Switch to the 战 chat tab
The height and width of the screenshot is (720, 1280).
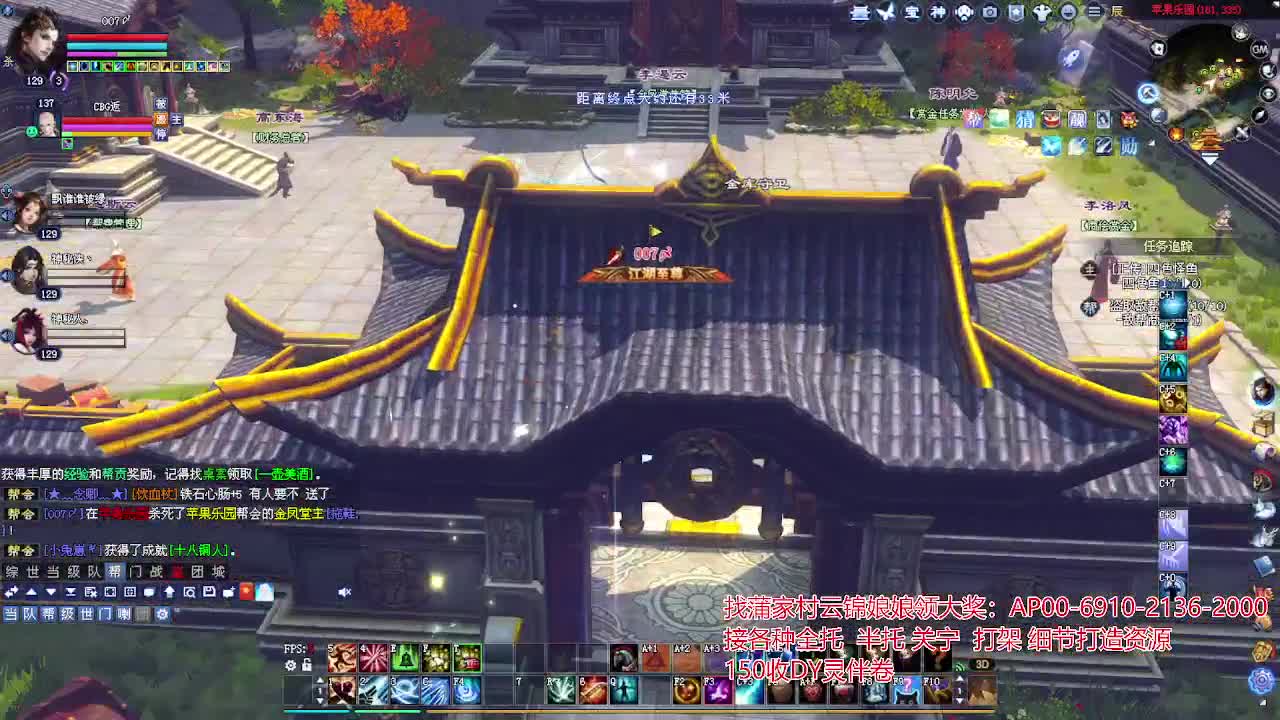[157, 572]
